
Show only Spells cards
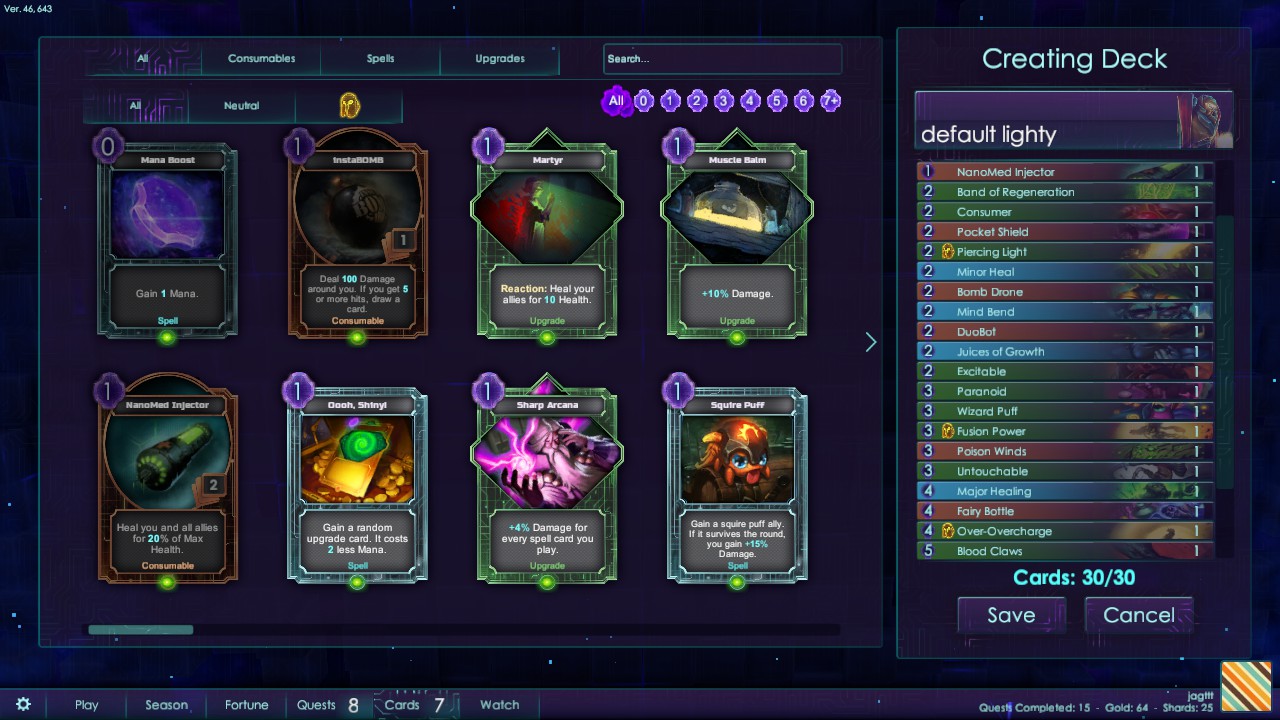click(380, 59)
